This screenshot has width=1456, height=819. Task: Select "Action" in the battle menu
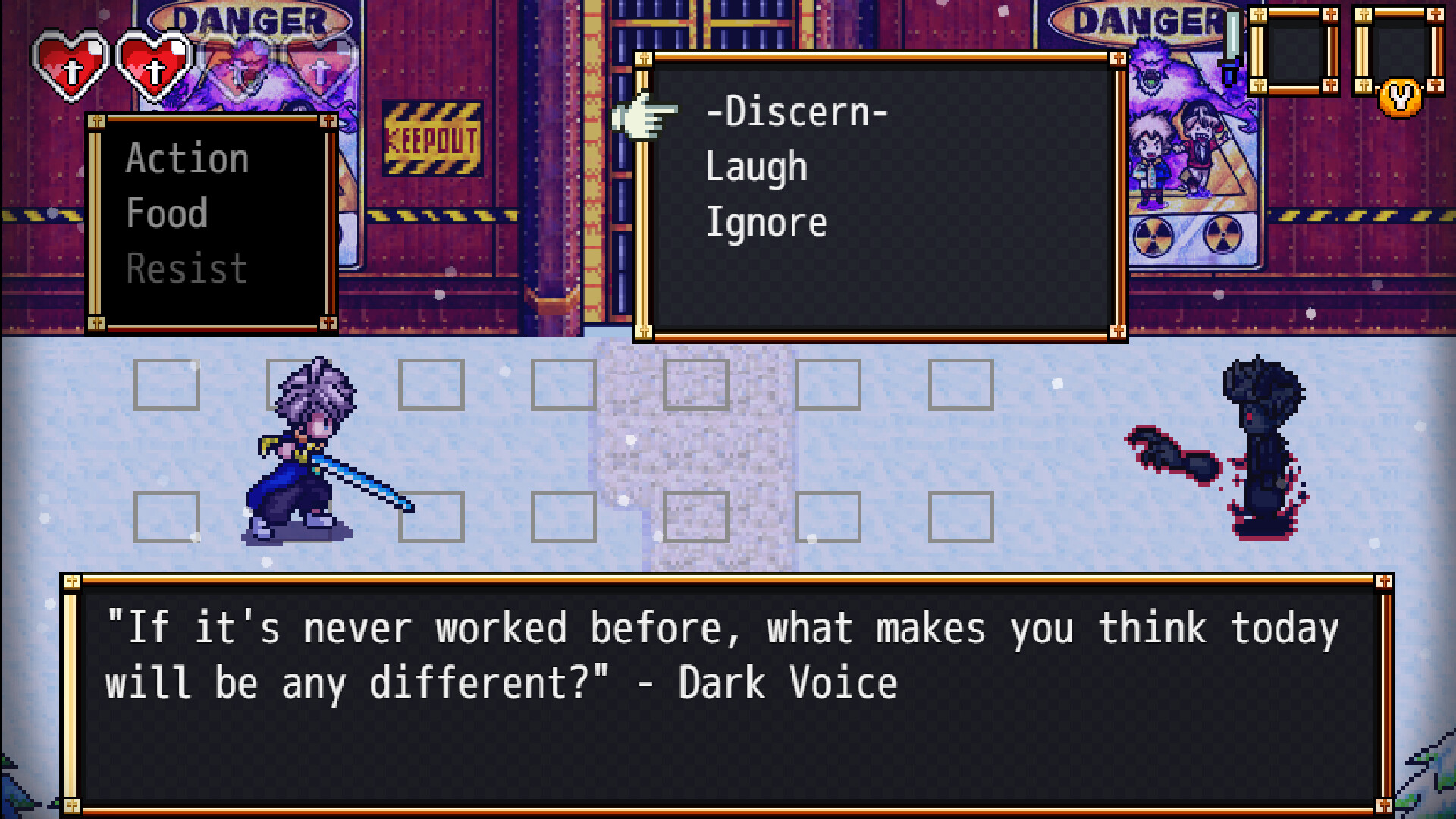[x=186, y=158]
